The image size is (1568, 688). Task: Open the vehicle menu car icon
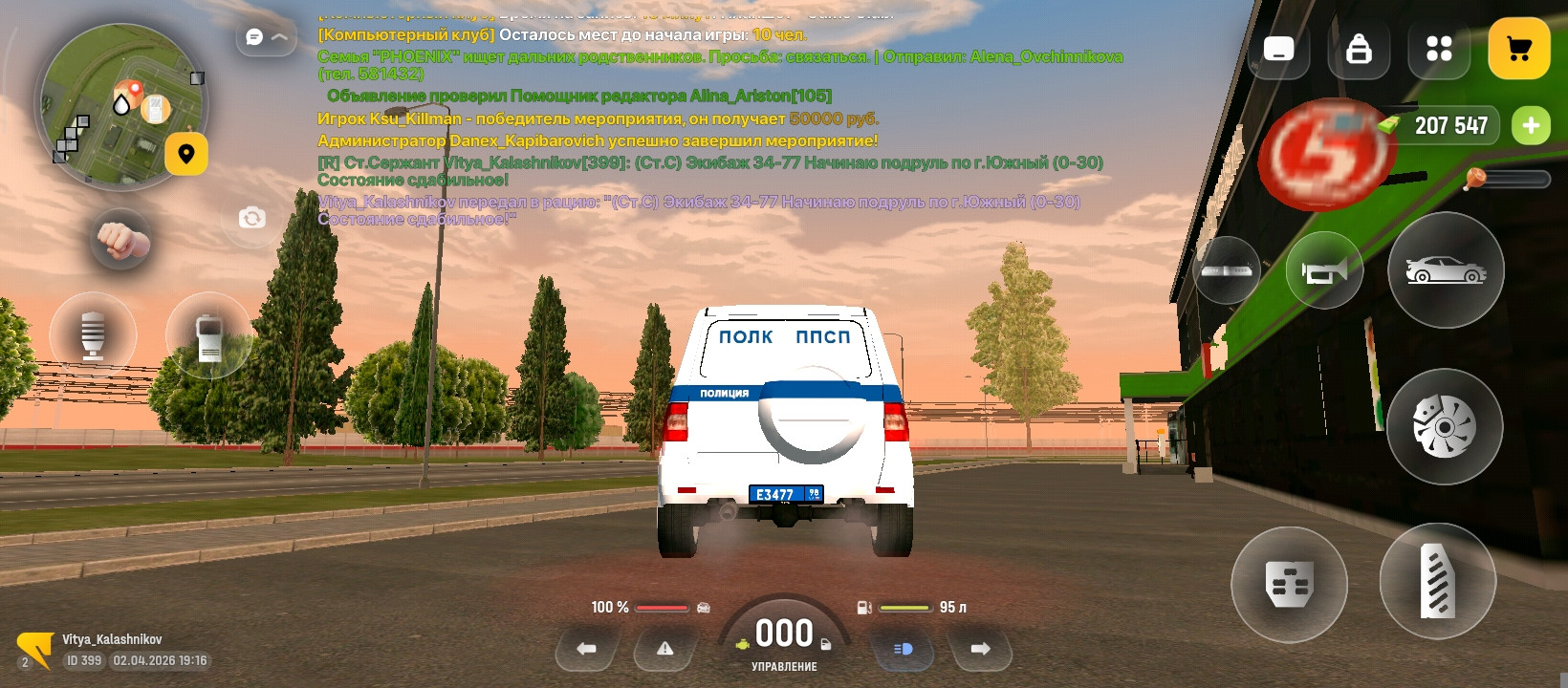click(1446, 270)
